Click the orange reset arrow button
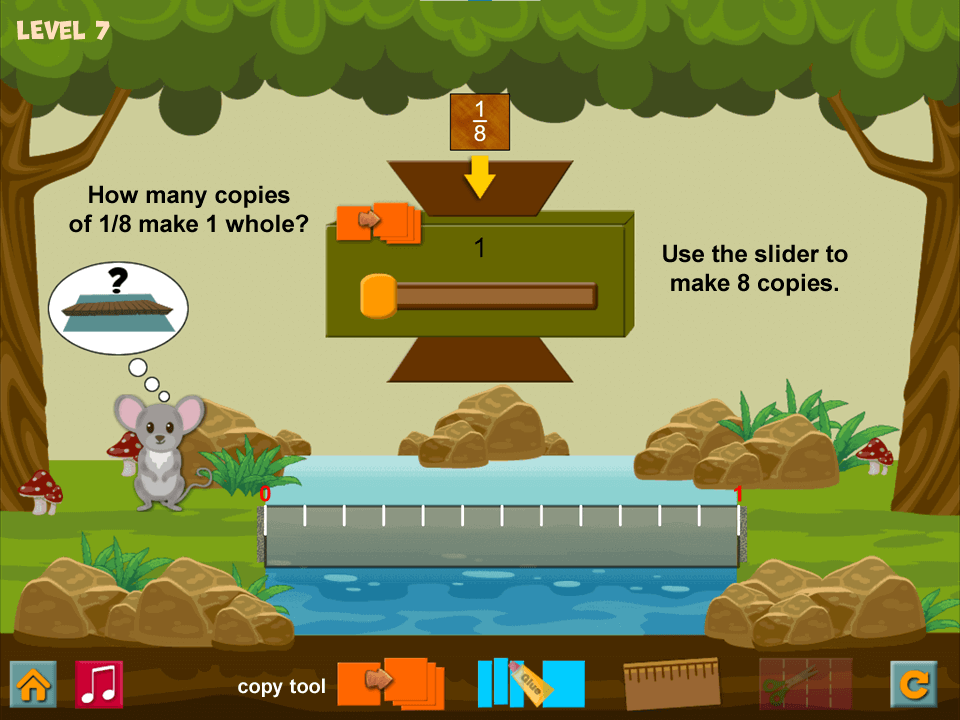 tap(913, 684)
